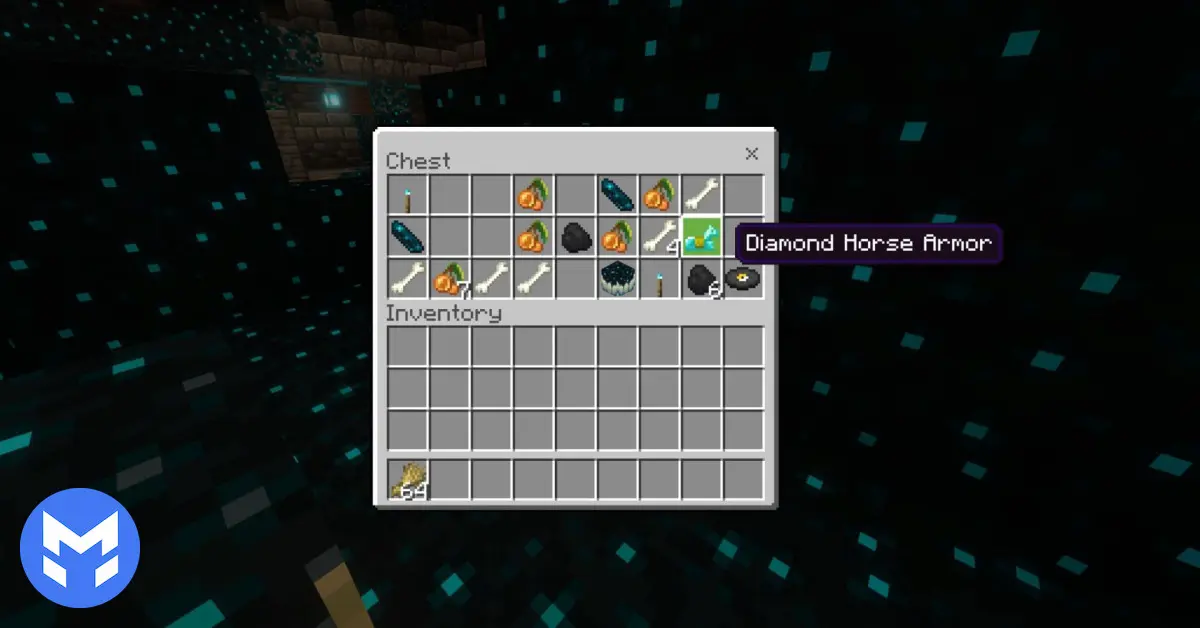
Task: Take the stack of 4 bones
Action: (x=659, y=237)
